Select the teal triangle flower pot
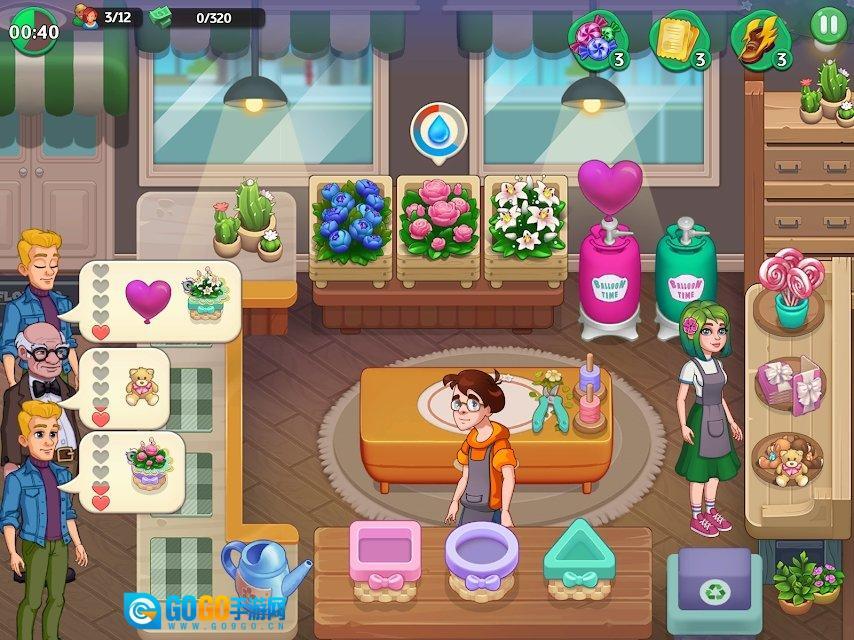This screenshot has height=640, width=854. coord(584,555)
